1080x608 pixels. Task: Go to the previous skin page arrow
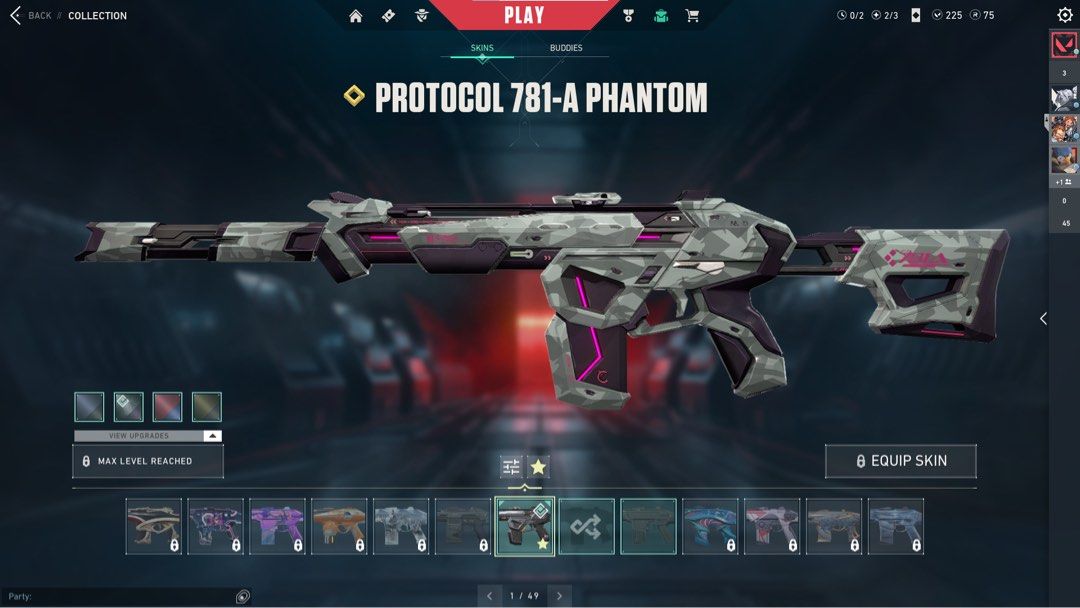click(x=490, y=596)
